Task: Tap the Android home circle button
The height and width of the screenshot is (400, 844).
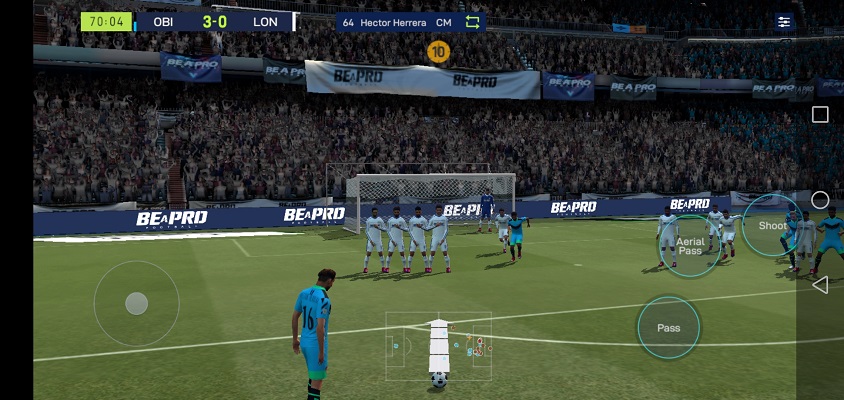Action: (820, 200)
